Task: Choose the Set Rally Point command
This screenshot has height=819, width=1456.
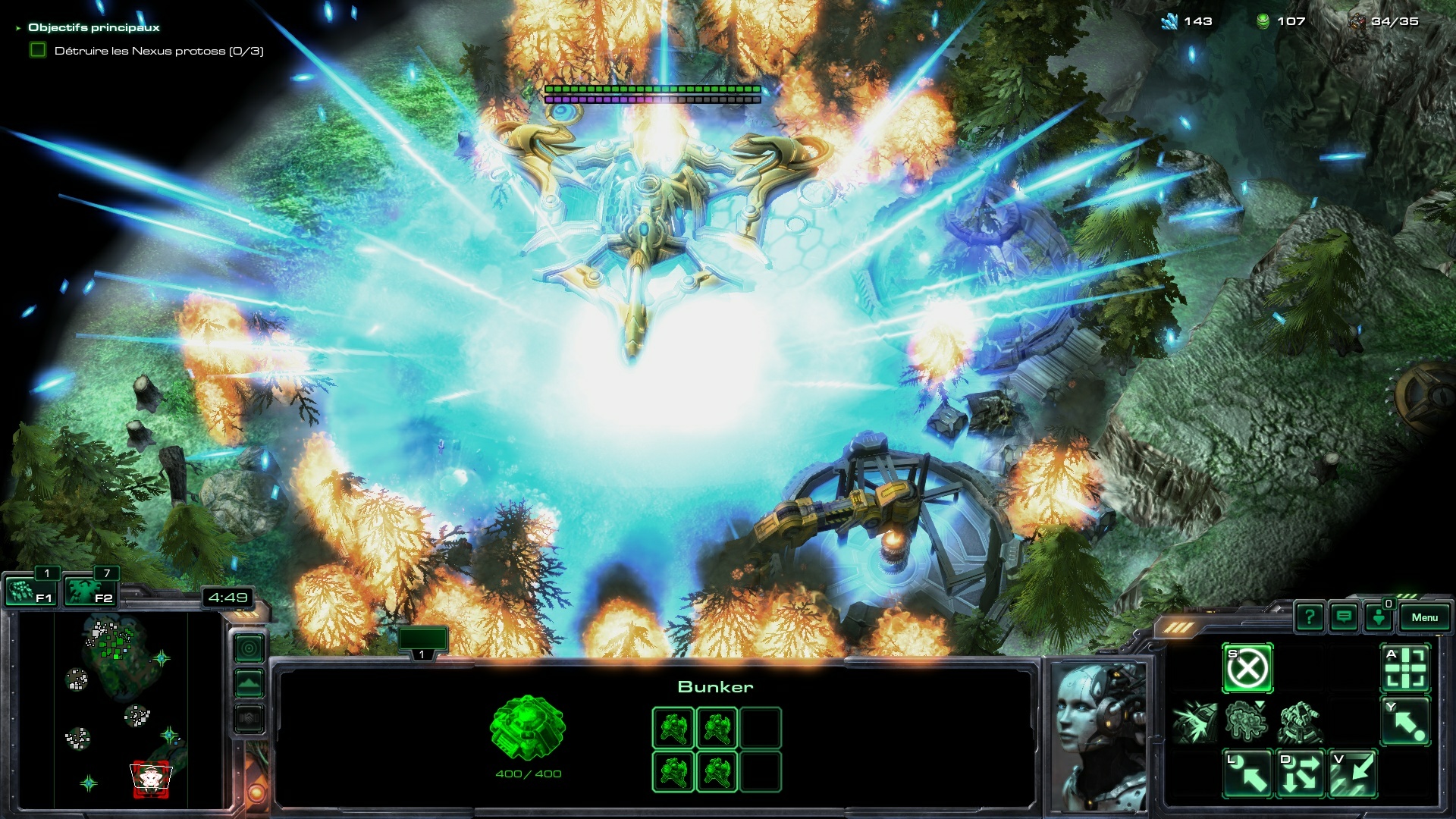Action: (x=1405, y=721)
